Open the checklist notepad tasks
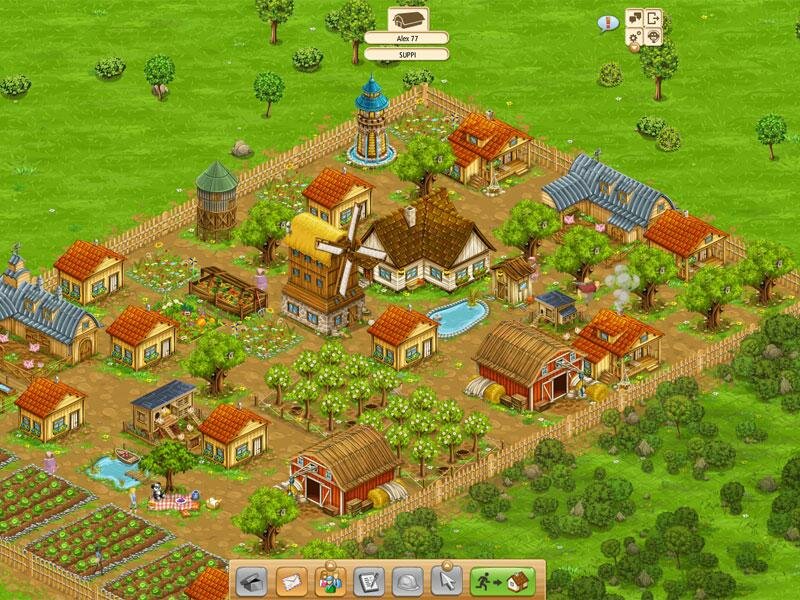 [x=368, y=580]
